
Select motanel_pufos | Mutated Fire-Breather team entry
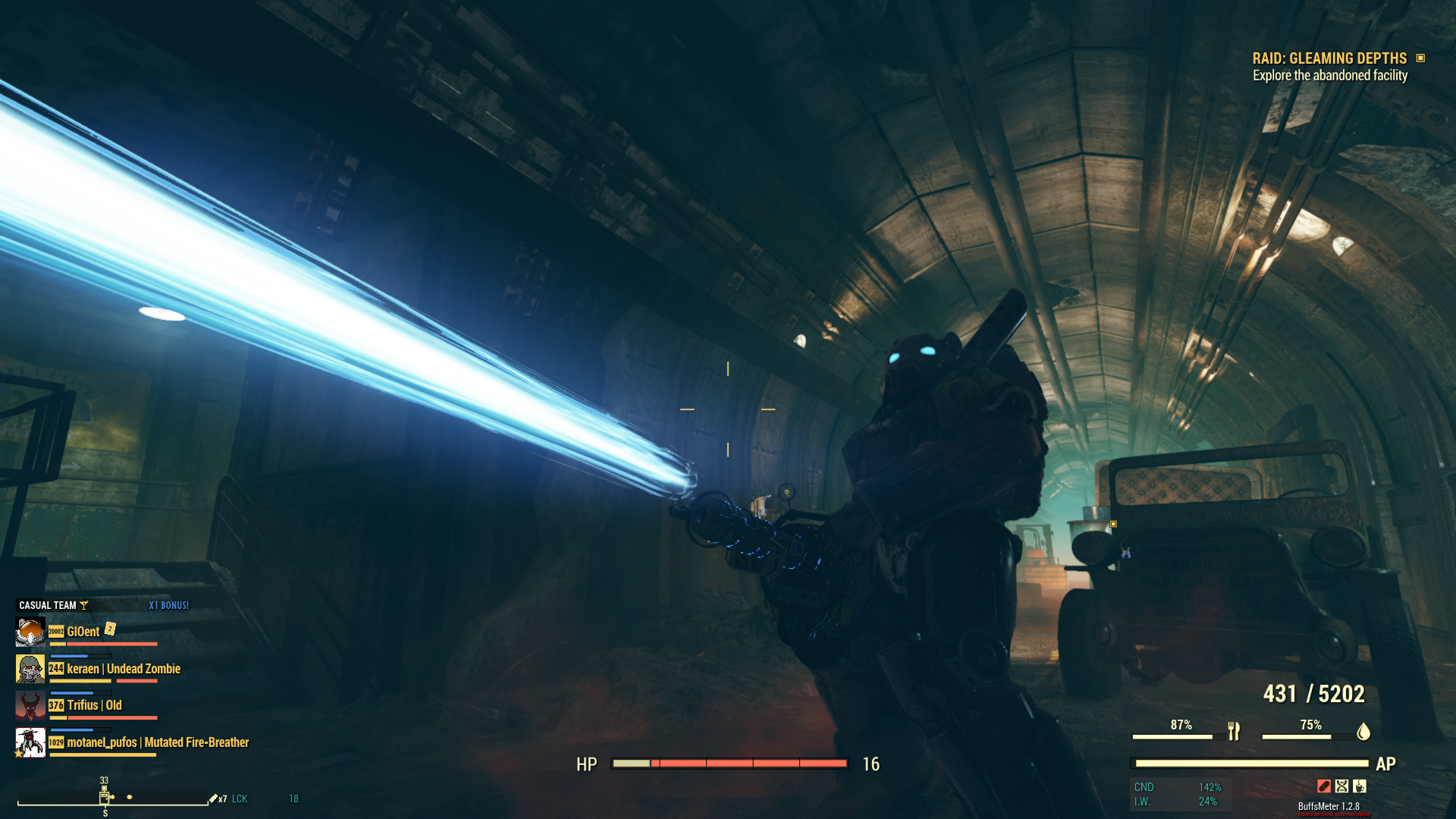[157, 742]
